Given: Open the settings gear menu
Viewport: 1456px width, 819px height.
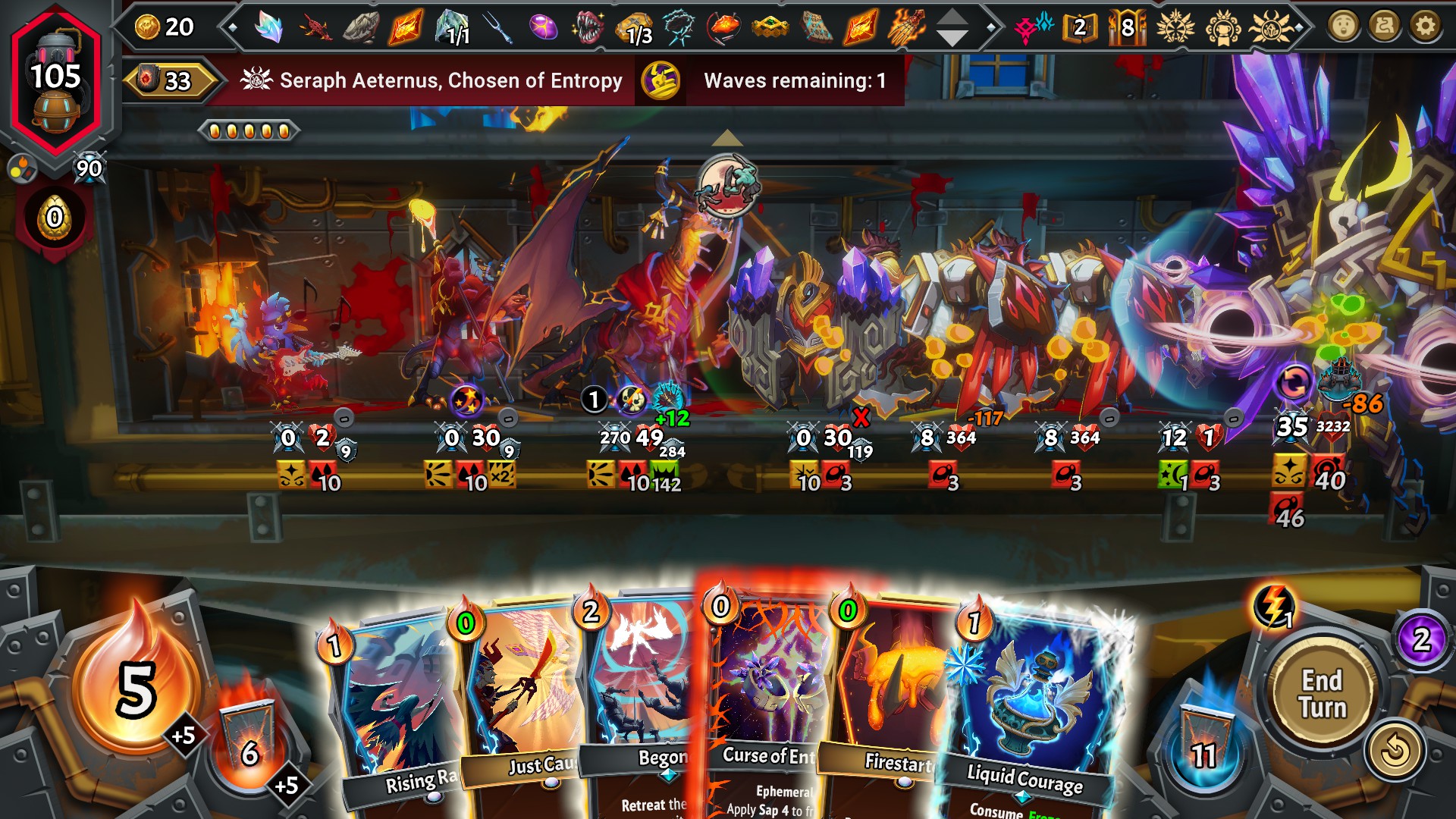Looking at the screenshot, I should coord(1425,27).
